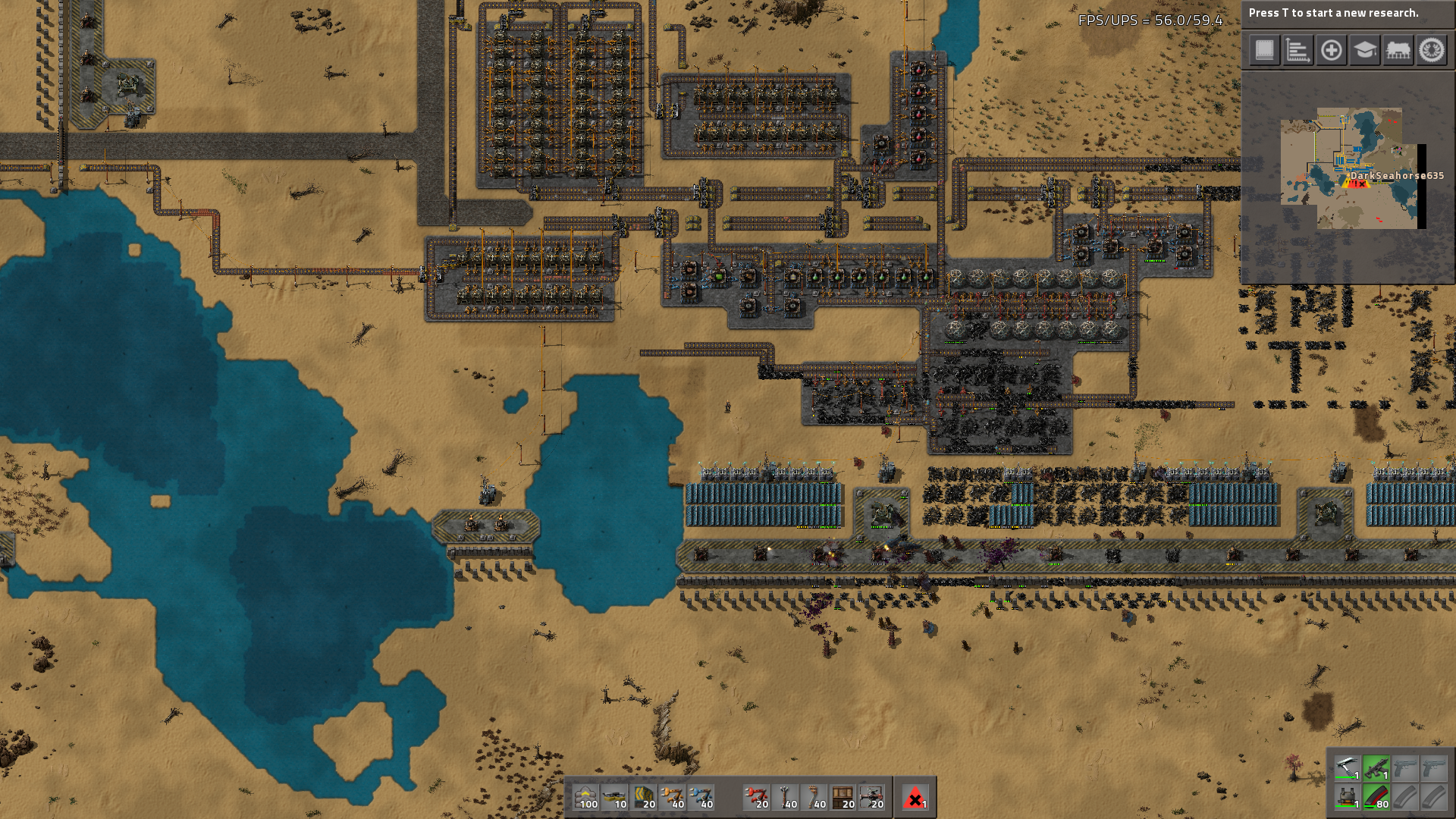Pick the logistic robot slot with 10
1456x819 pixels.
[x=614, y=797]
